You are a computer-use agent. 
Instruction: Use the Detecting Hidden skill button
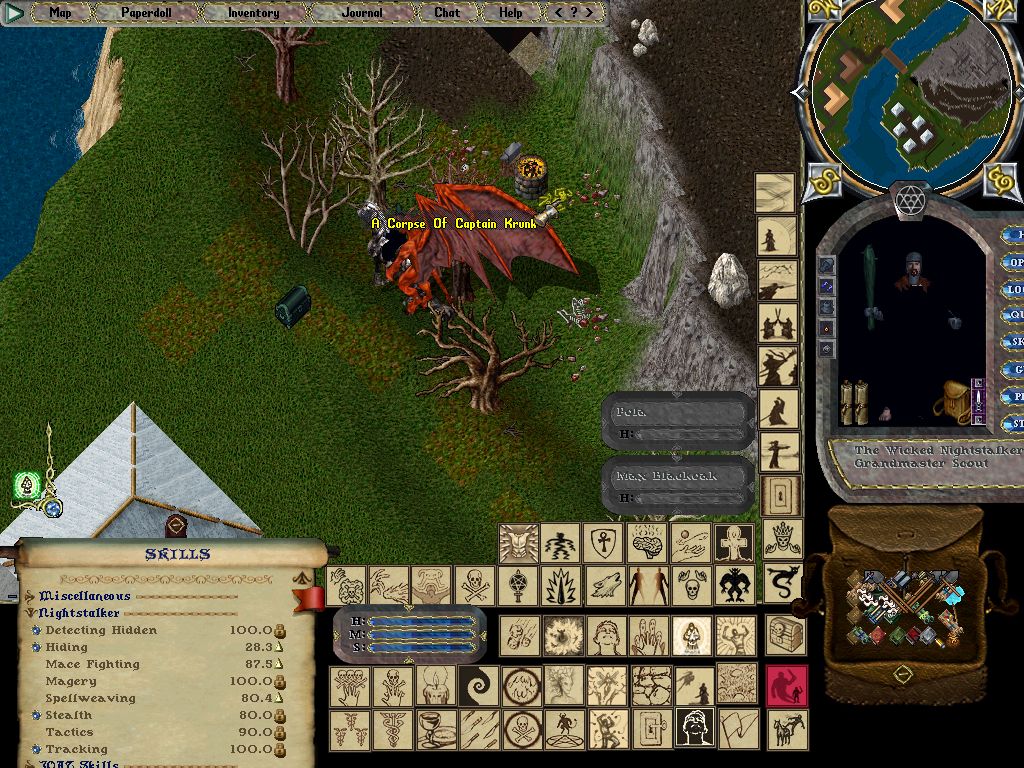(36, 631)
